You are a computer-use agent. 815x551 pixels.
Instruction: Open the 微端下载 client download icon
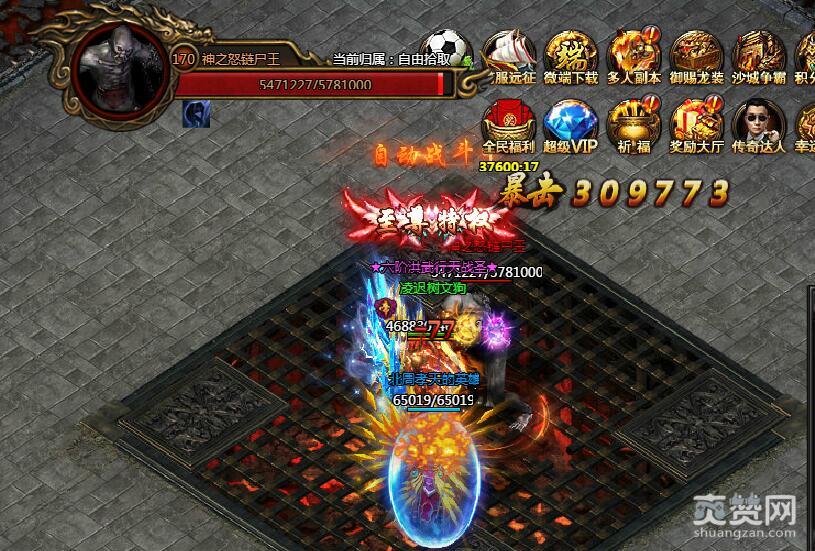[x=571, y=55]
